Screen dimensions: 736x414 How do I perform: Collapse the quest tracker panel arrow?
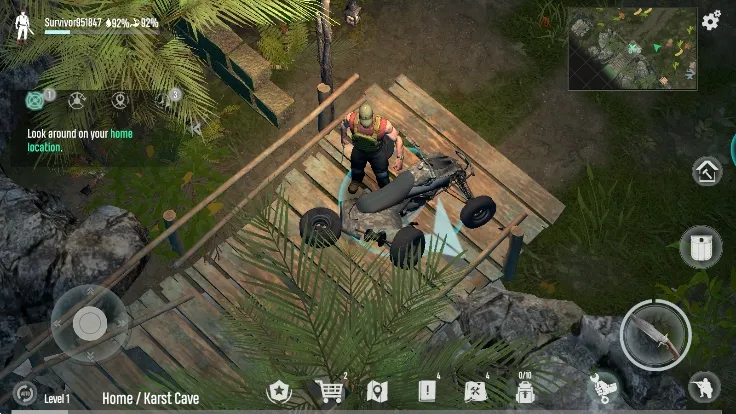coord(196,128)
